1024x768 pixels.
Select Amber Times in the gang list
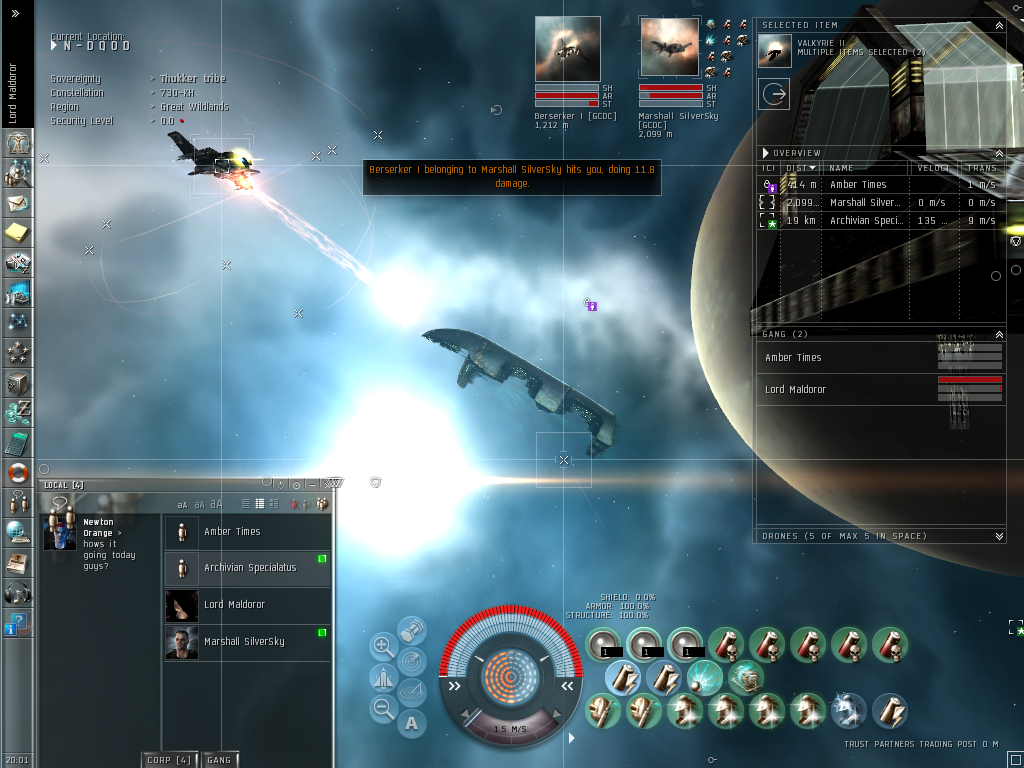click(793, 358)
